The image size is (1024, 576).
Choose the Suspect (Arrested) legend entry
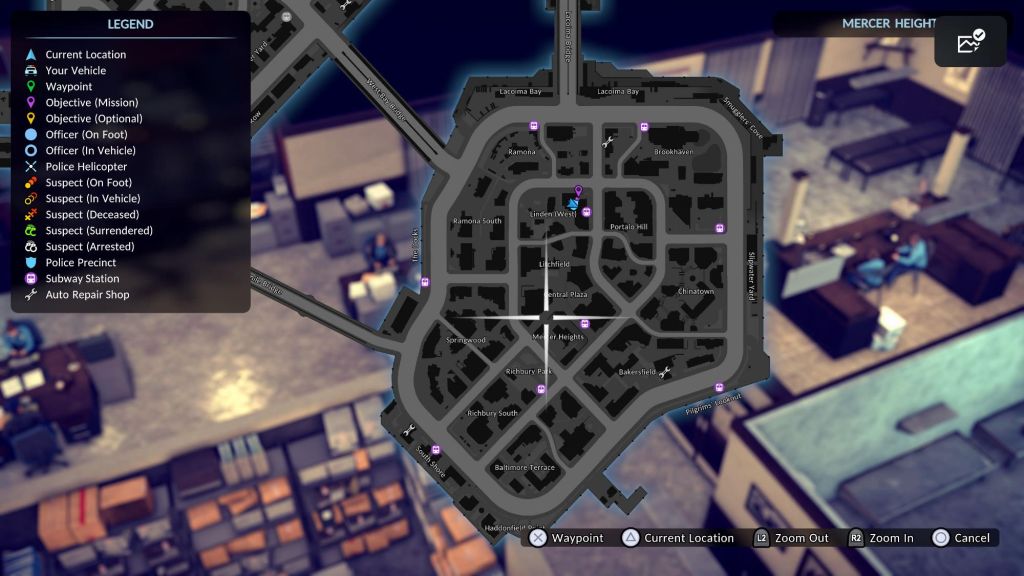point(90,247)
